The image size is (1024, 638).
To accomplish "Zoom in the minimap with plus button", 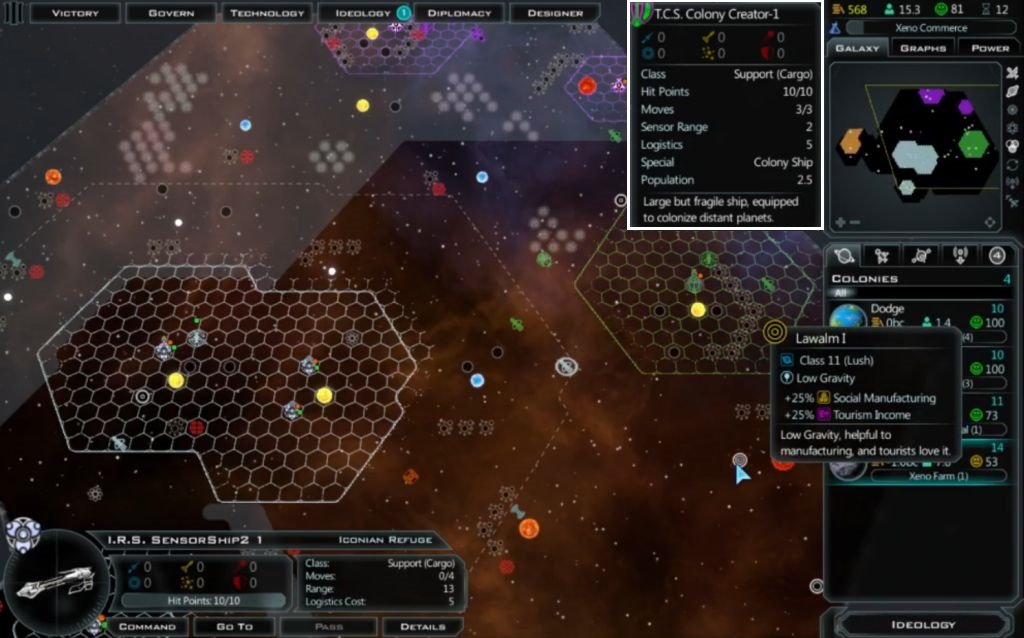I will tap(842, 222).
